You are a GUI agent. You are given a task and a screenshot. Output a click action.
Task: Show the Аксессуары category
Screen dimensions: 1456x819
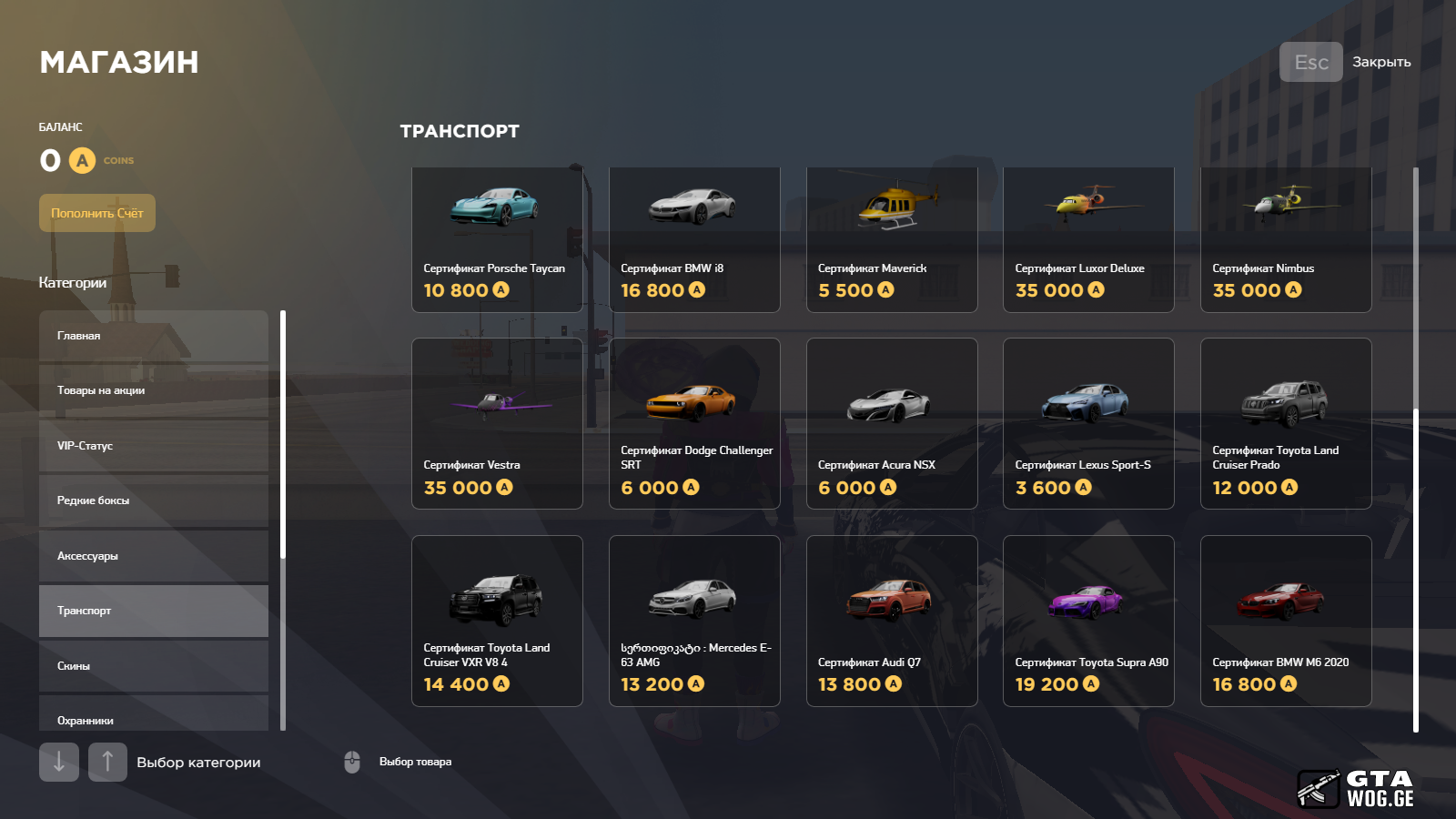(x=153, y=556)
